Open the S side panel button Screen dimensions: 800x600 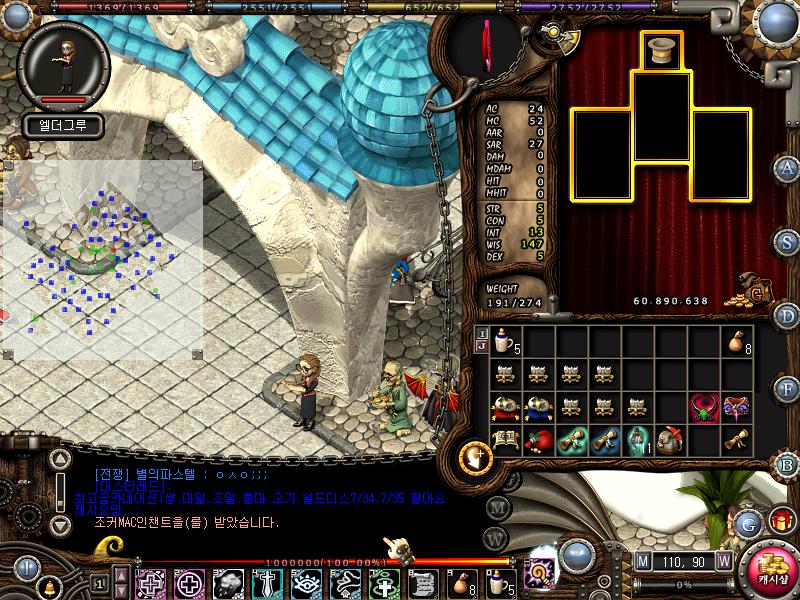tap(789, 242)
